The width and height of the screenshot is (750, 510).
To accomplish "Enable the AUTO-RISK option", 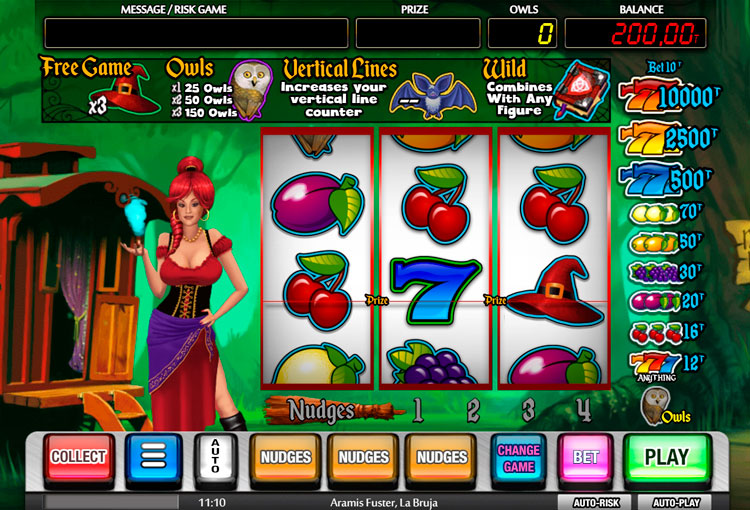I will 596,502.
